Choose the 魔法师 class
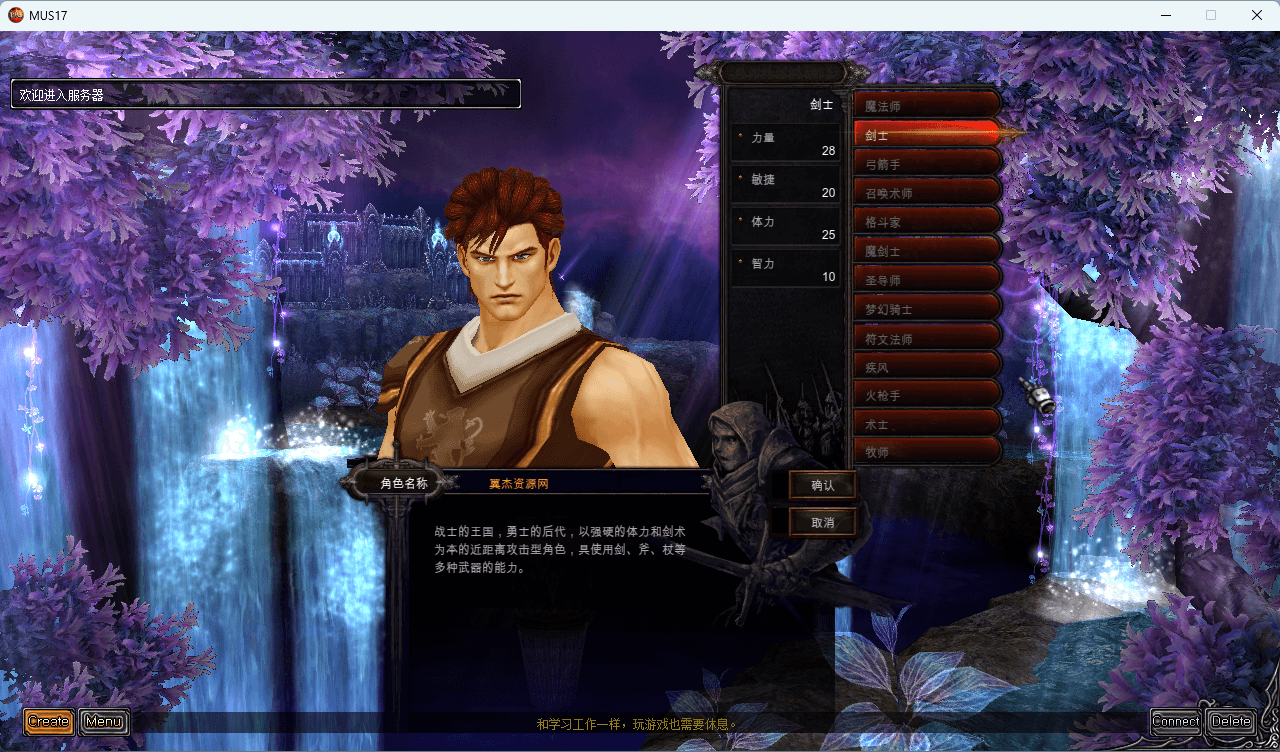Viewport: 1280px width, 752px height. click(x=927, y=105)
